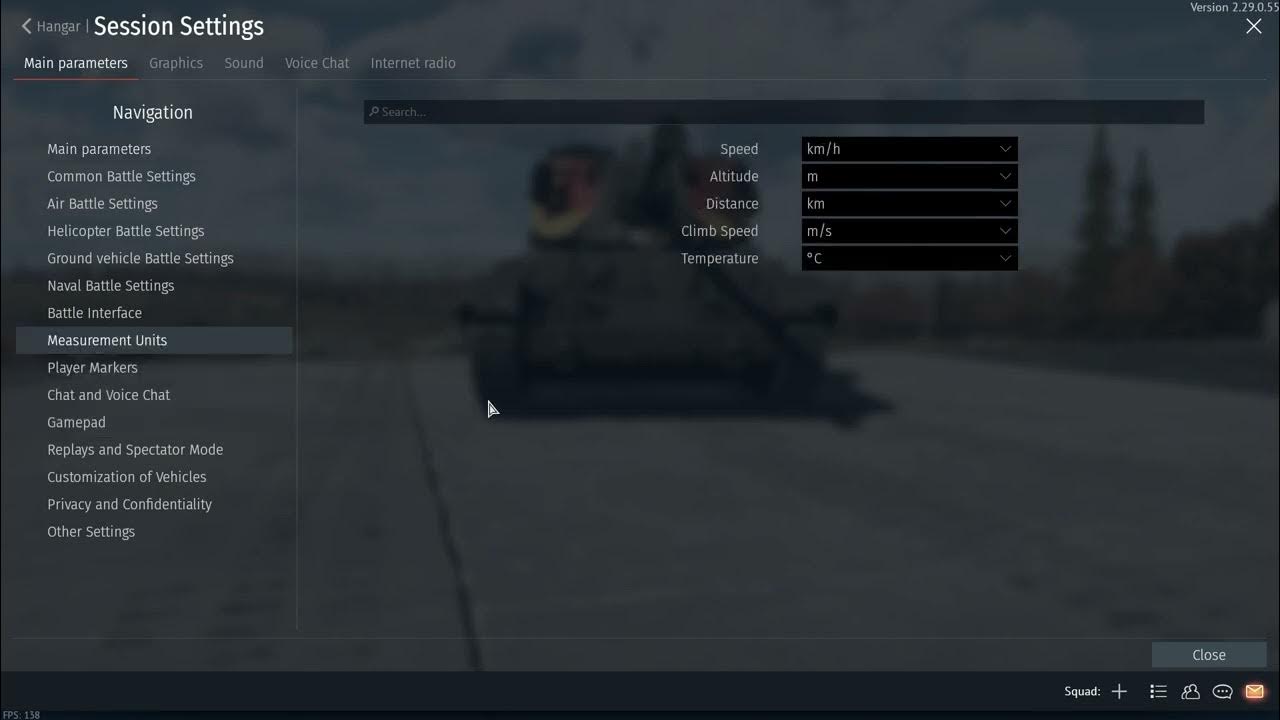
Task: Click the back arrow next to Hangar
Action: pos(25,26)
